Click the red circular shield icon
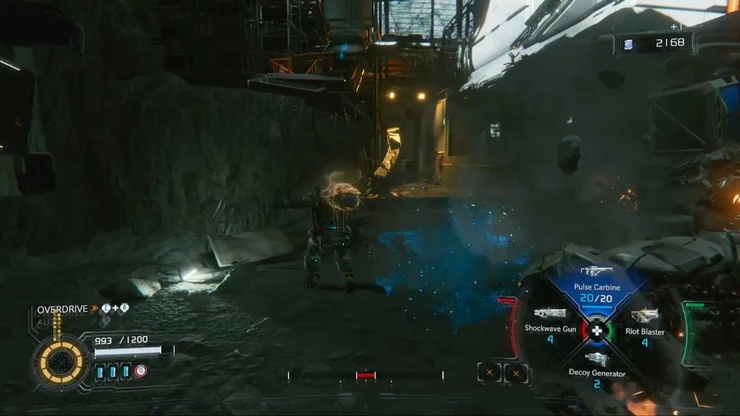Viewport: 740px width, 416px height. click(x=141, y=371)
